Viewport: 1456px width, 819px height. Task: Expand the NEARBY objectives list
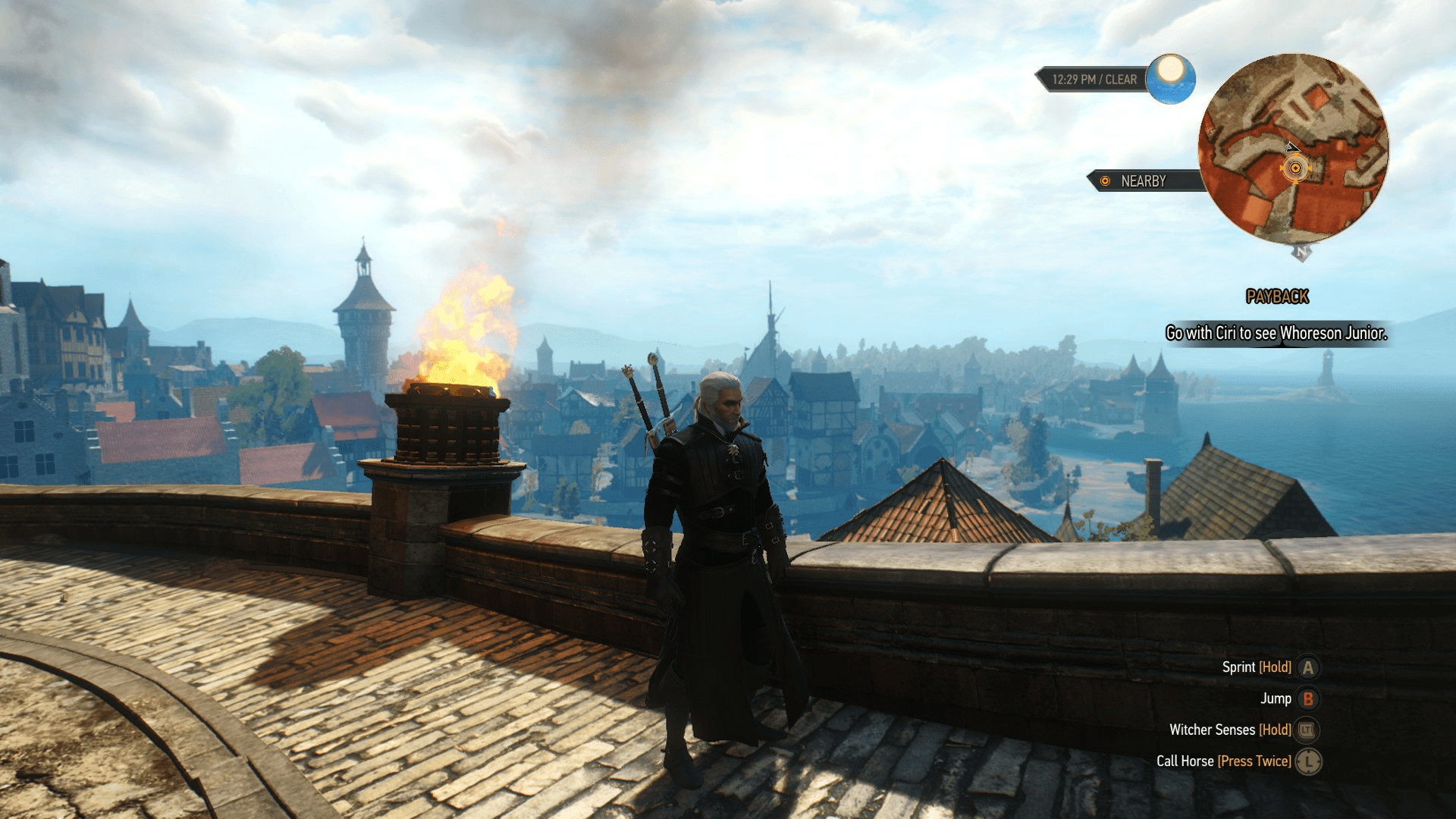[1143, 181]
